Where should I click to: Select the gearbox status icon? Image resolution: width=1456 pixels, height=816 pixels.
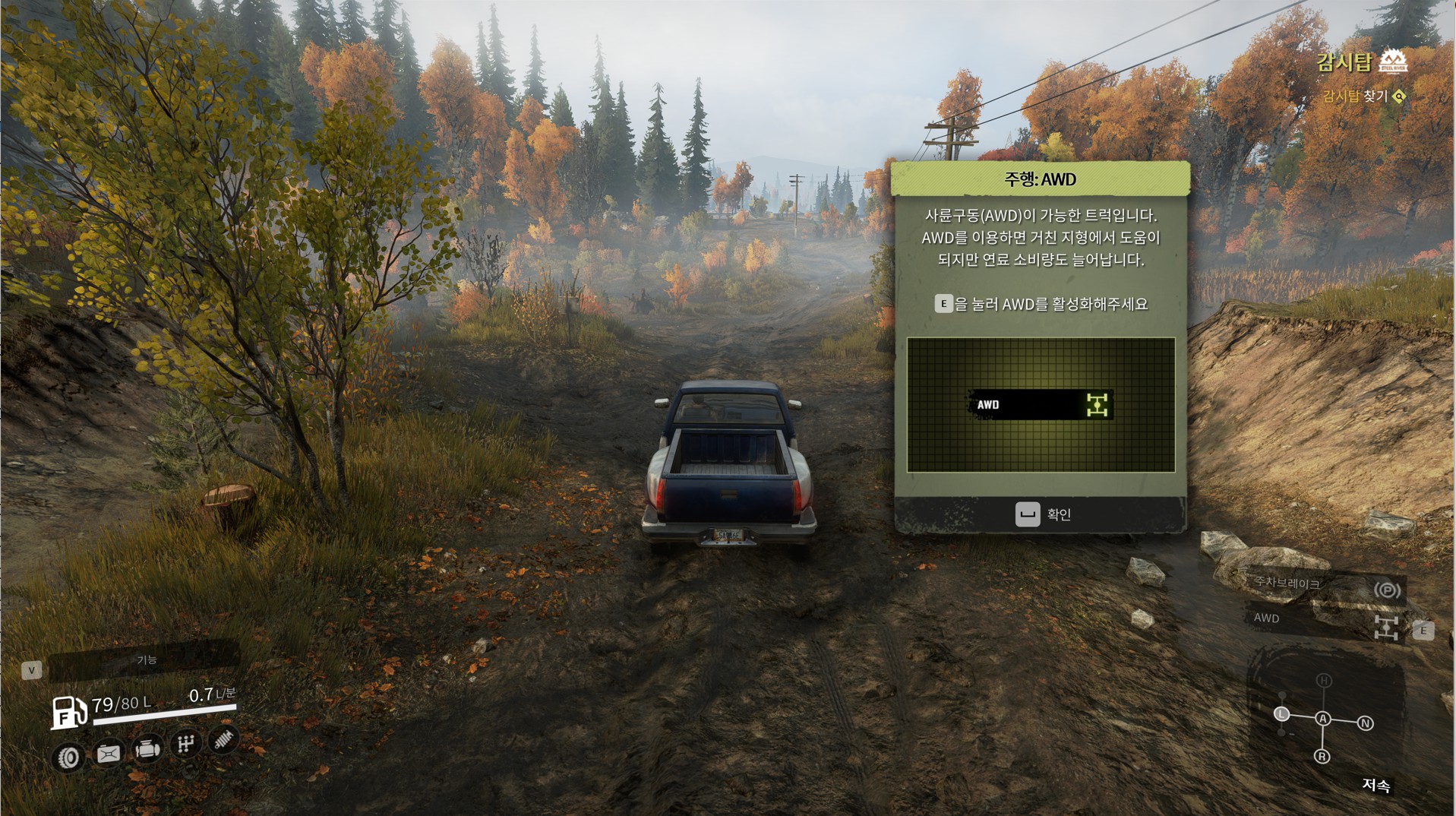tap(185, 743)
